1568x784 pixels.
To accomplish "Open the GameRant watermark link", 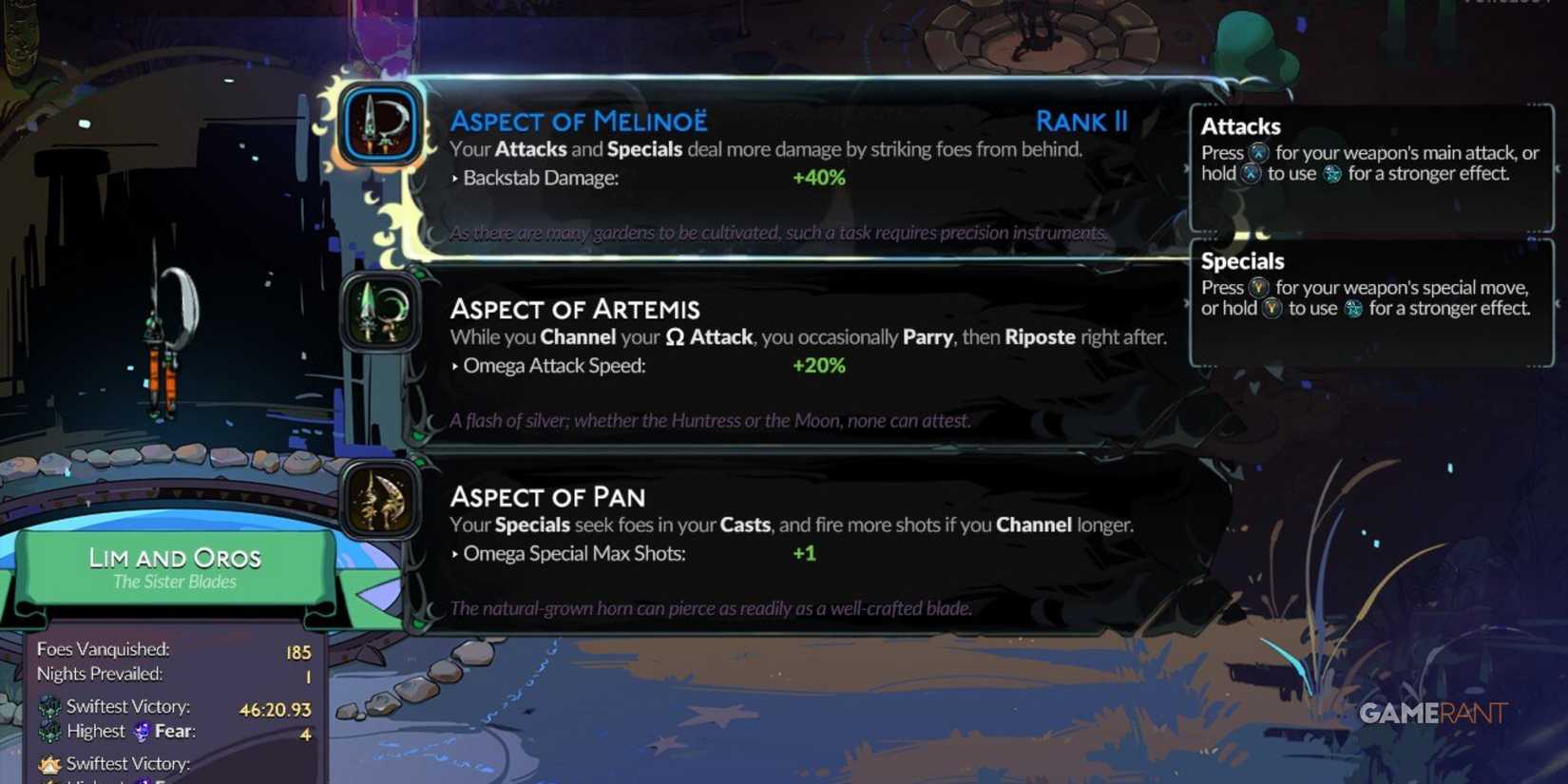I will pos(1431,710).
